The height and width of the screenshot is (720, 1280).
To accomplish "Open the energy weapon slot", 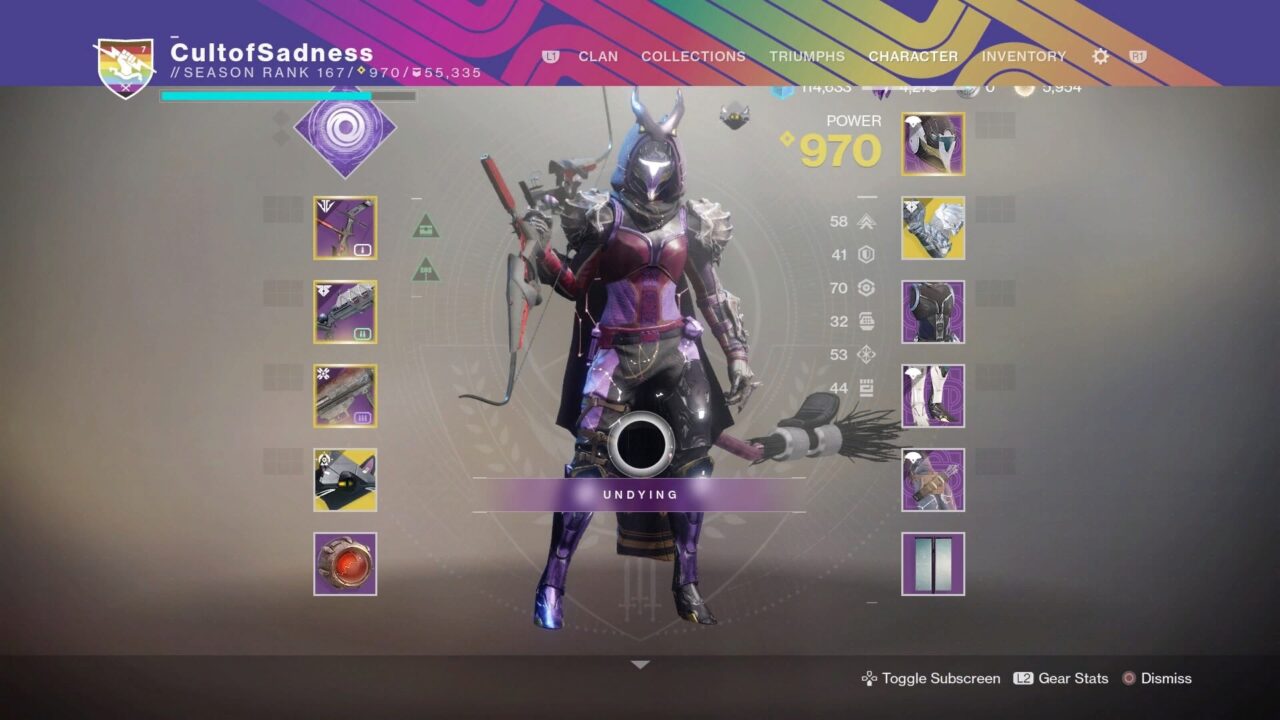I will [346, 313].
